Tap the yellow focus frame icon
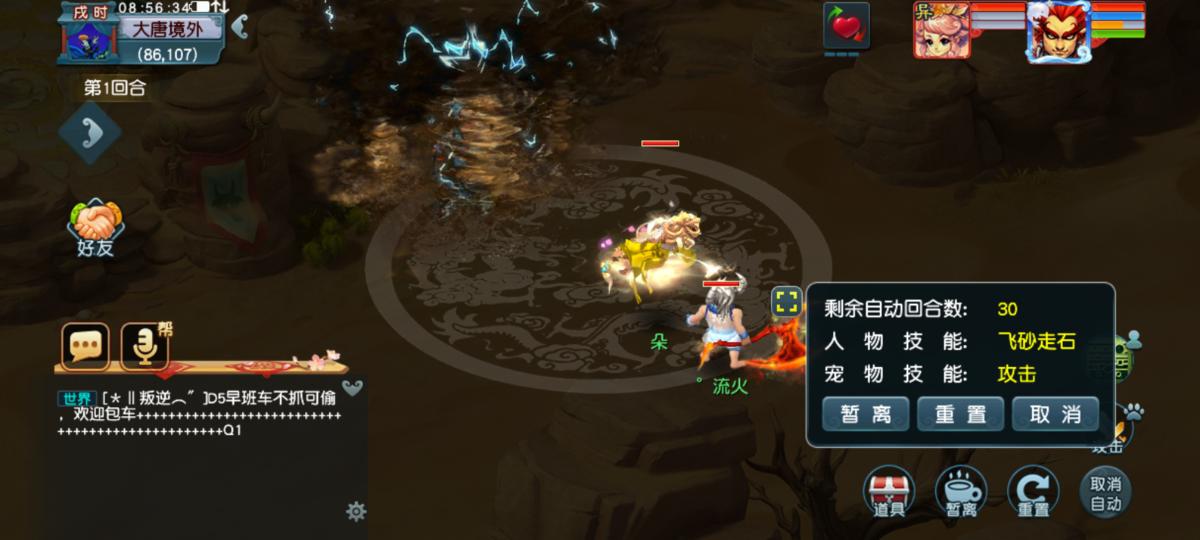 click(787, 301)
